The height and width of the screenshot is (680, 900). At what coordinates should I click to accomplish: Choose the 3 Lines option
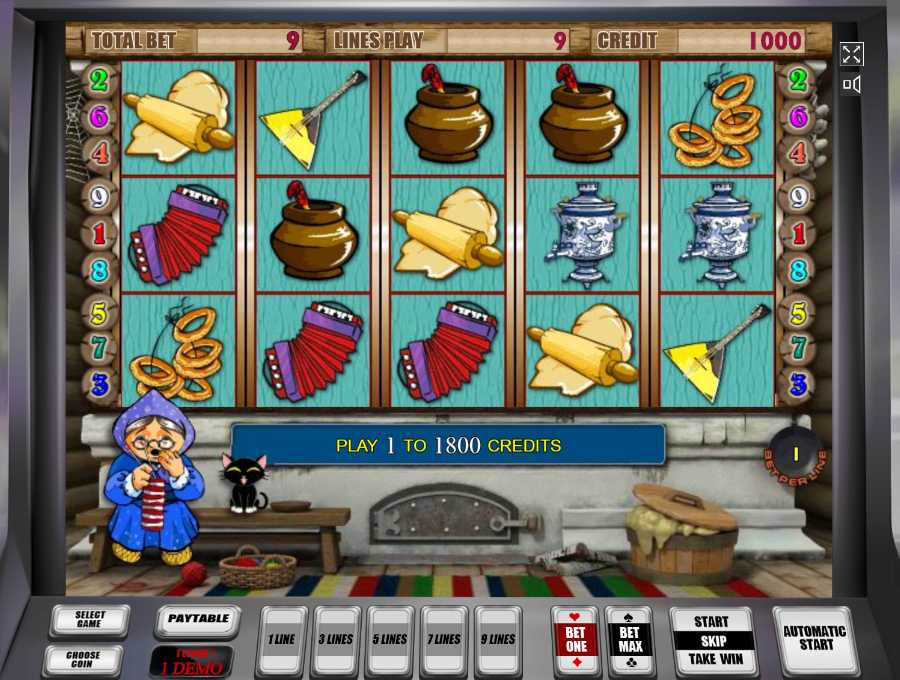click(x=335, y=639)
